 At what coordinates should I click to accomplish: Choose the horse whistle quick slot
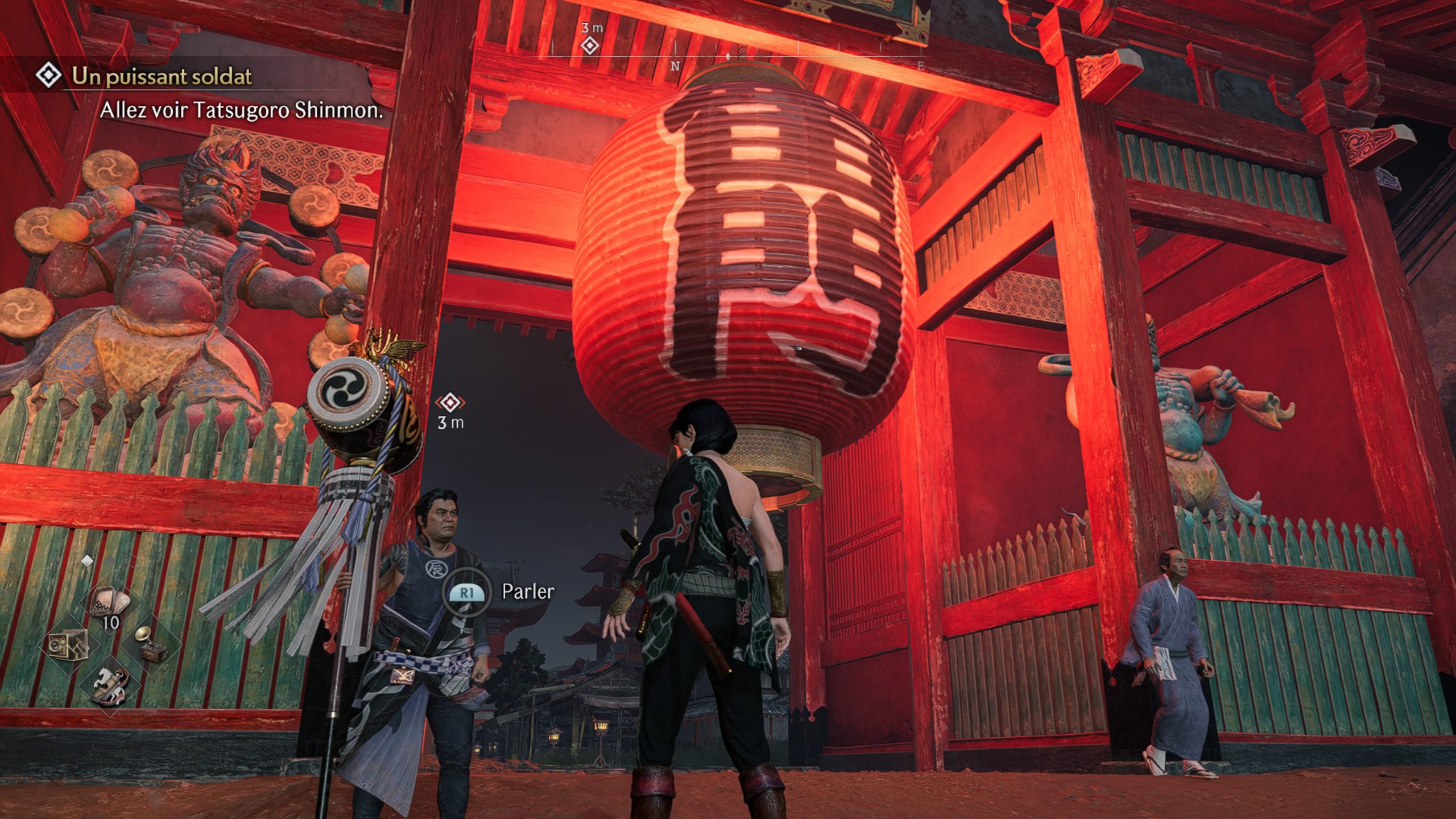(110, 685)
